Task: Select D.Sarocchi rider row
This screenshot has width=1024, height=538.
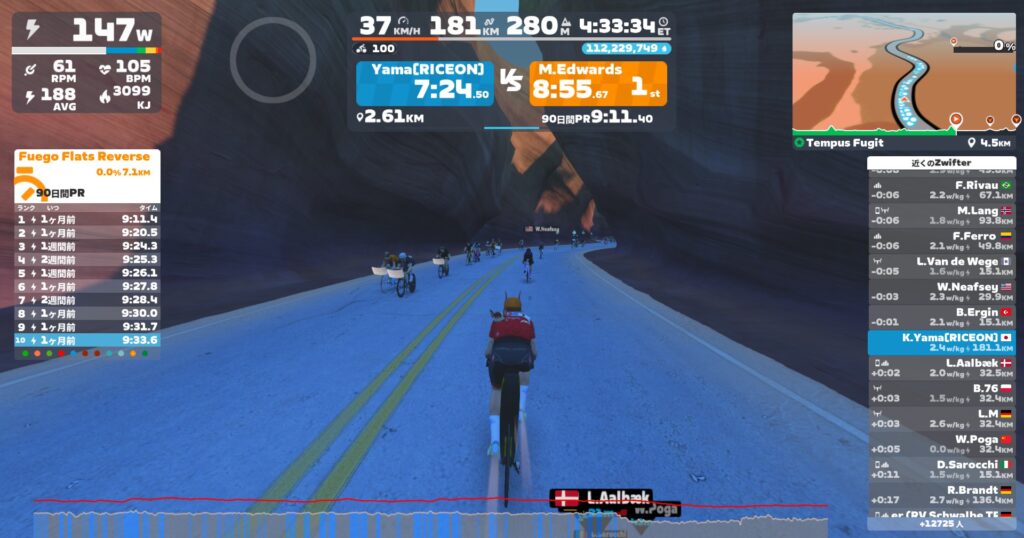Action: click(x=941, y=469)
